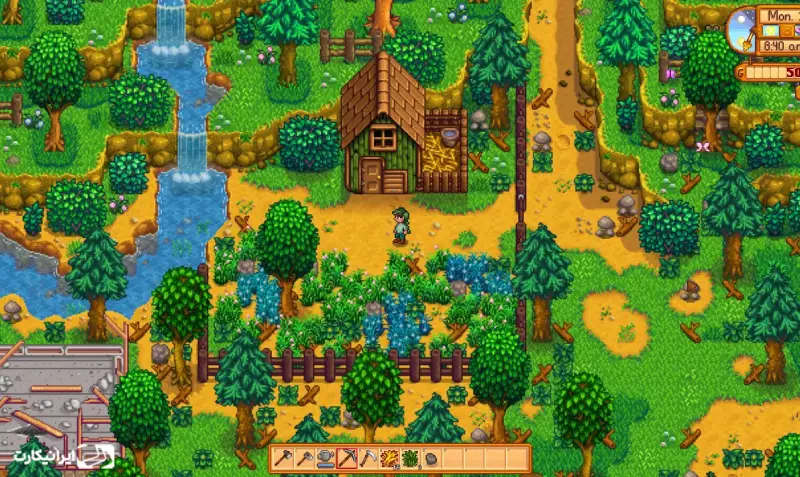Select the axe in the hotbar

tap(284, 459)
